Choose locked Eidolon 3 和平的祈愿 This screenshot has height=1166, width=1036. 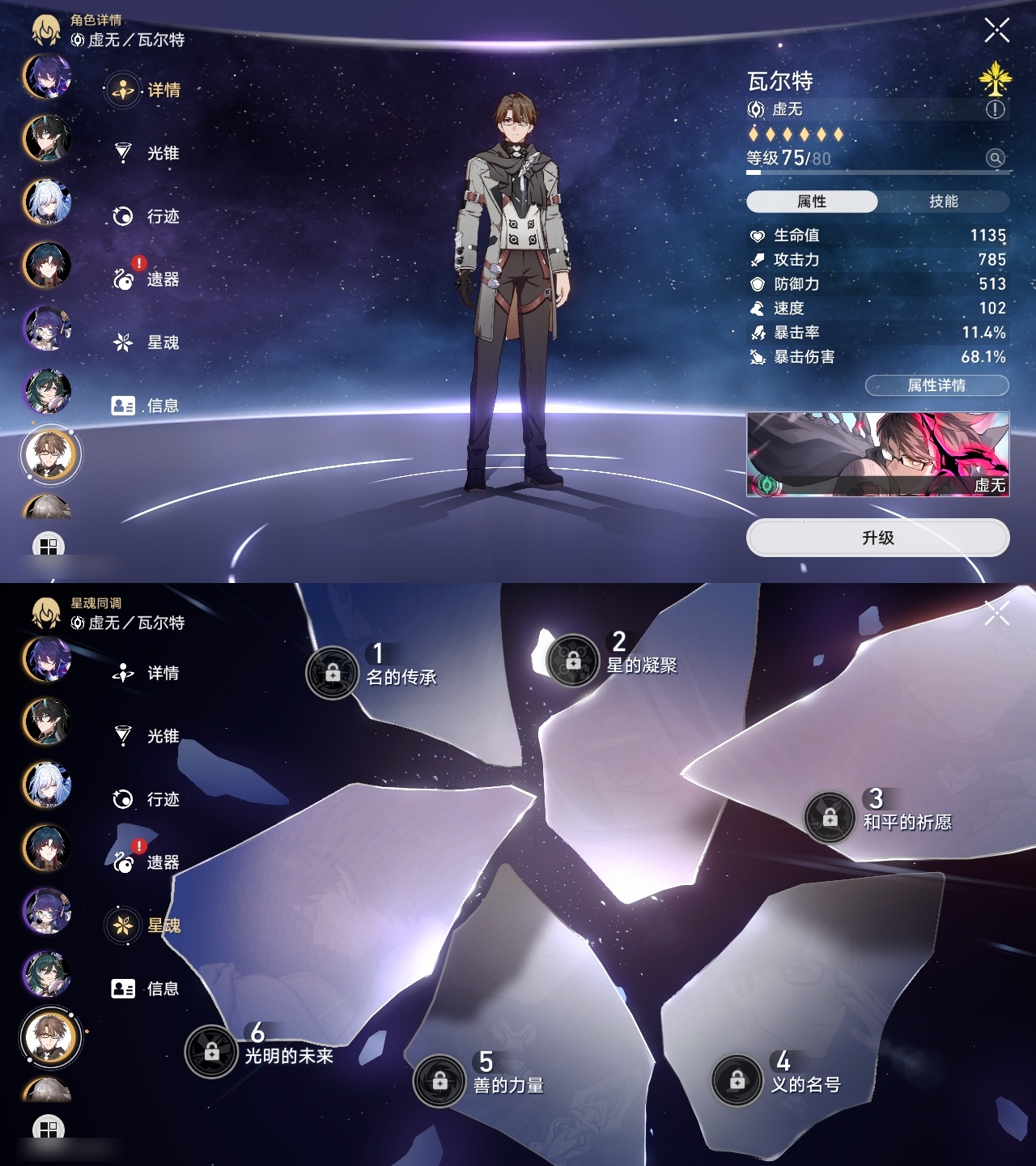pyautogui.click(x=830, y=818)
